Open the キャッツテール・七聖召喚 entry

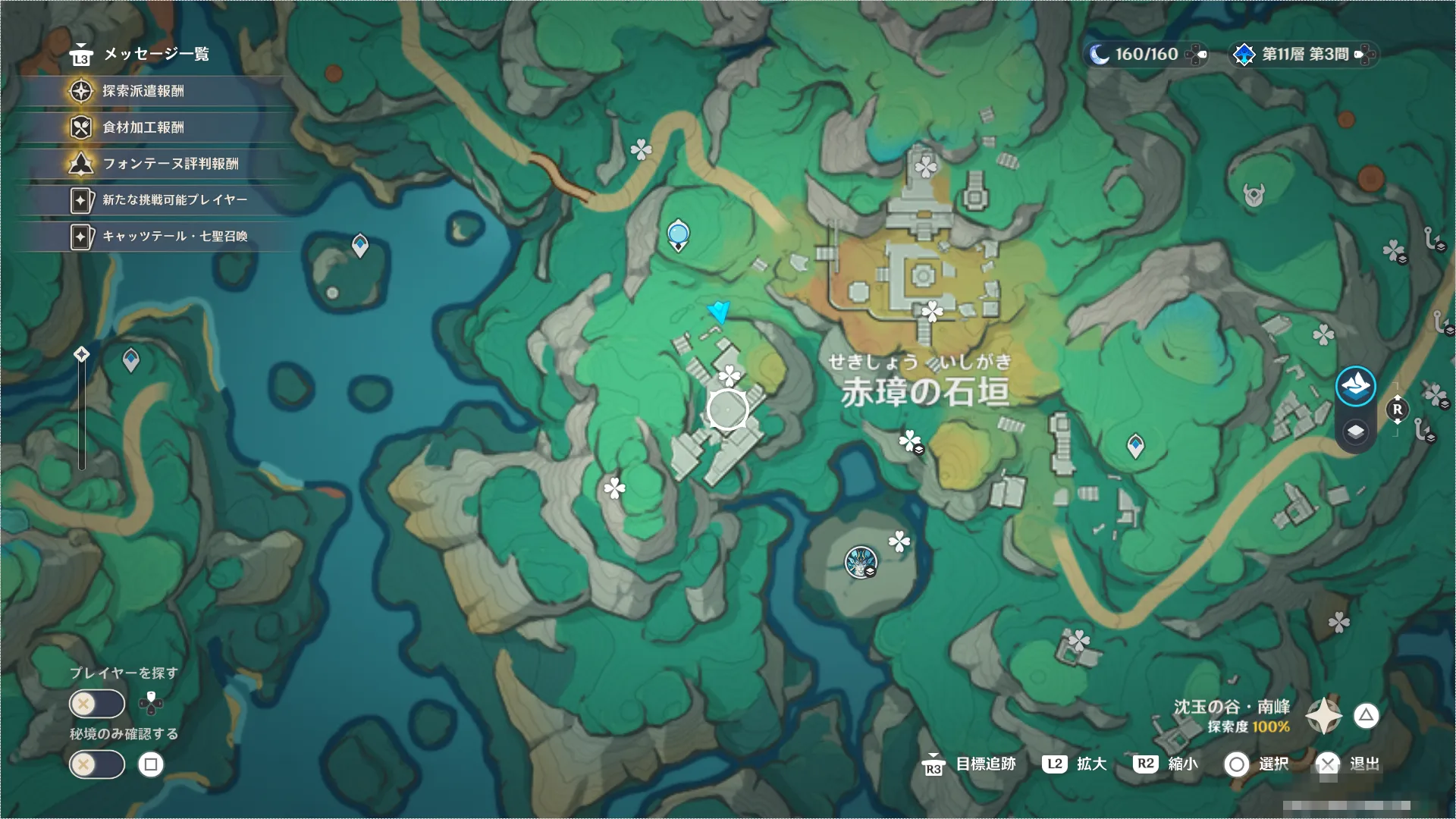(x=174, y=237)
